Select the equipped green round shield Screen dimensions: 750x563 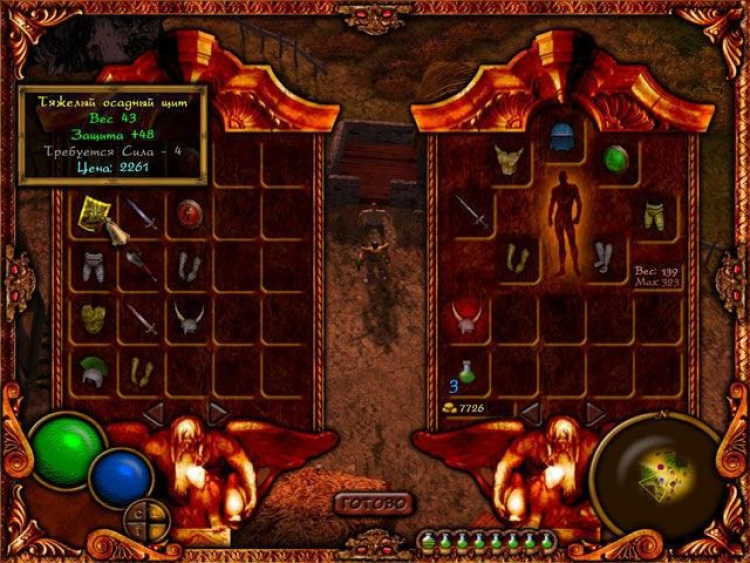coord(616,160)
